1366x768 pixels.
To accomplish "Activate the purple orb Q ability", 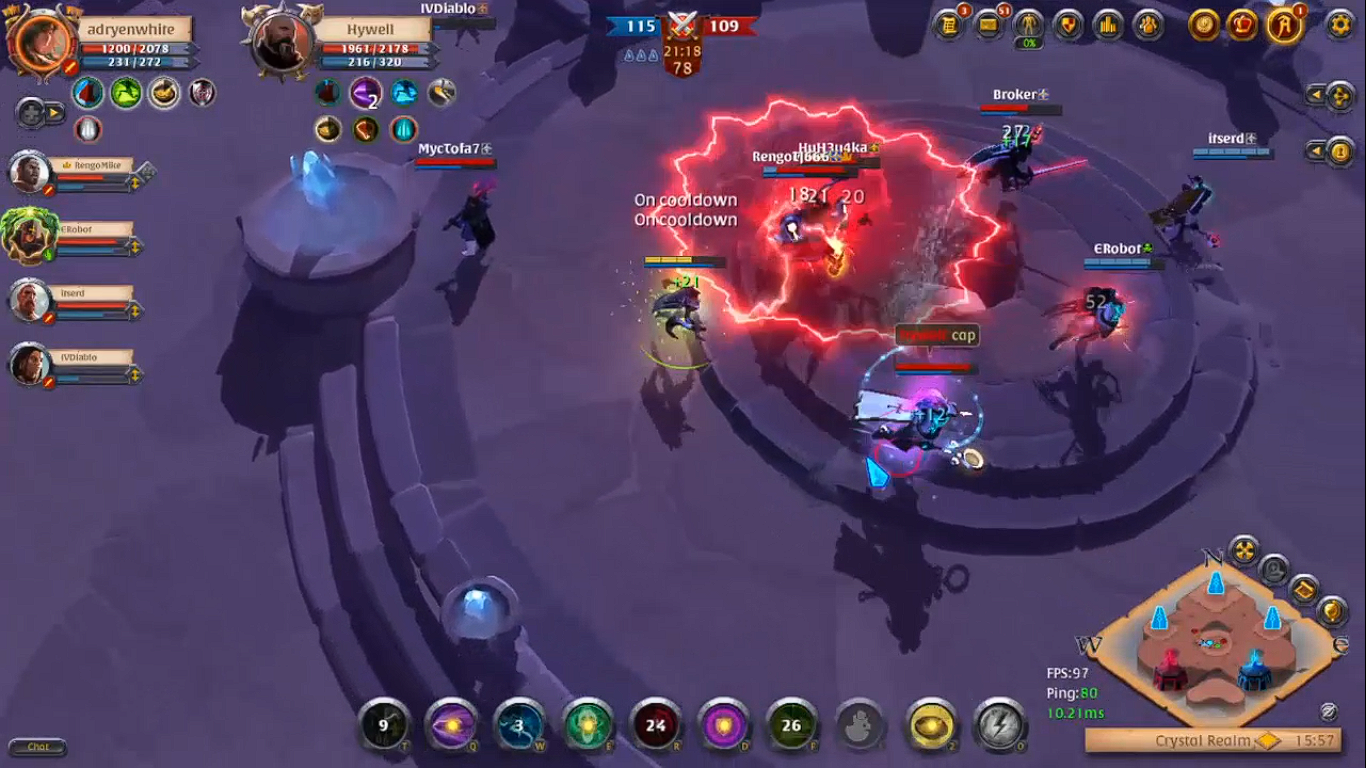I will click(x=451, y=724).
